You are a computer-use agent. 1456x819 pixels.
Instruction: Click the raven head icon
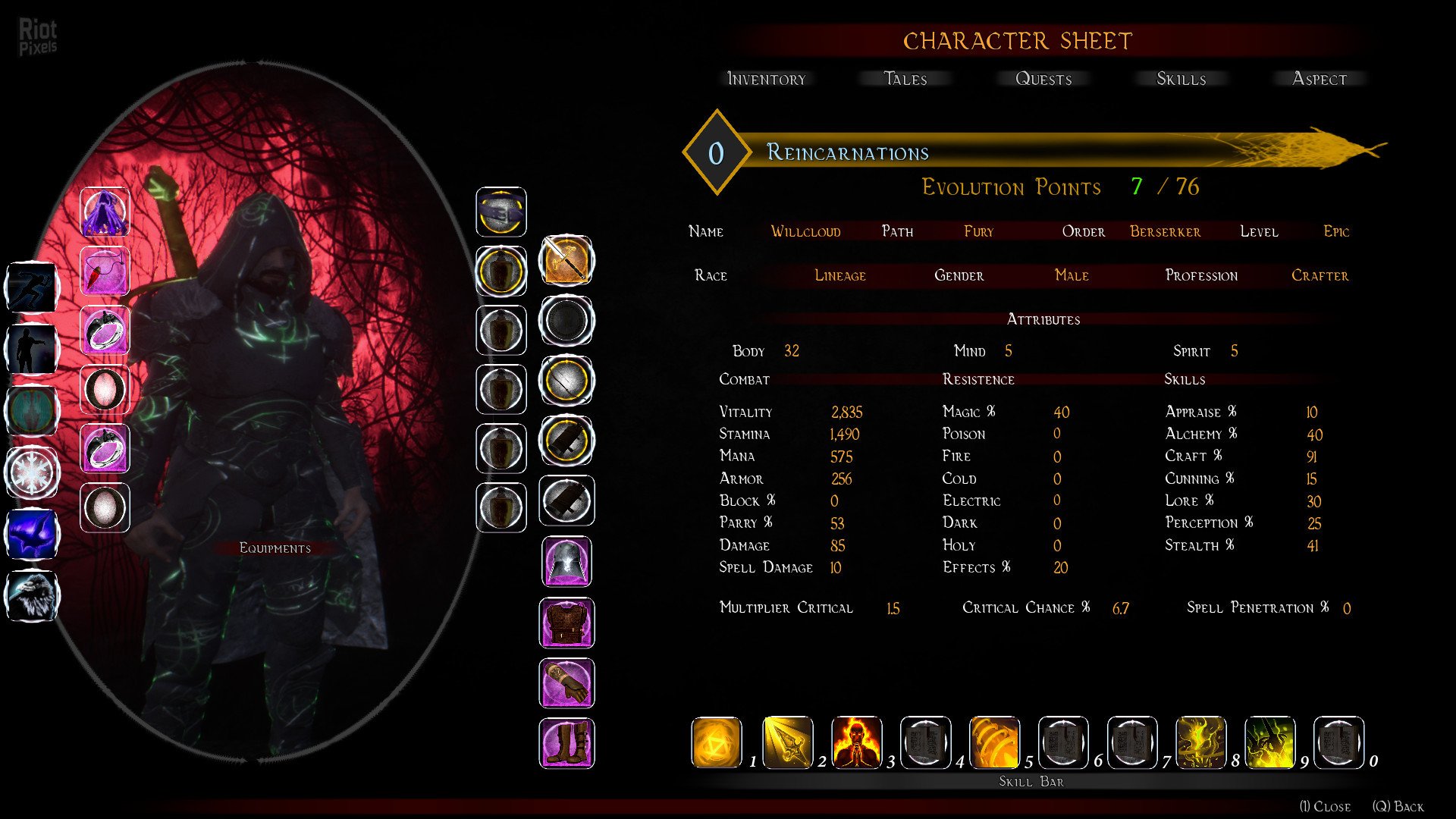coord(32,595)
